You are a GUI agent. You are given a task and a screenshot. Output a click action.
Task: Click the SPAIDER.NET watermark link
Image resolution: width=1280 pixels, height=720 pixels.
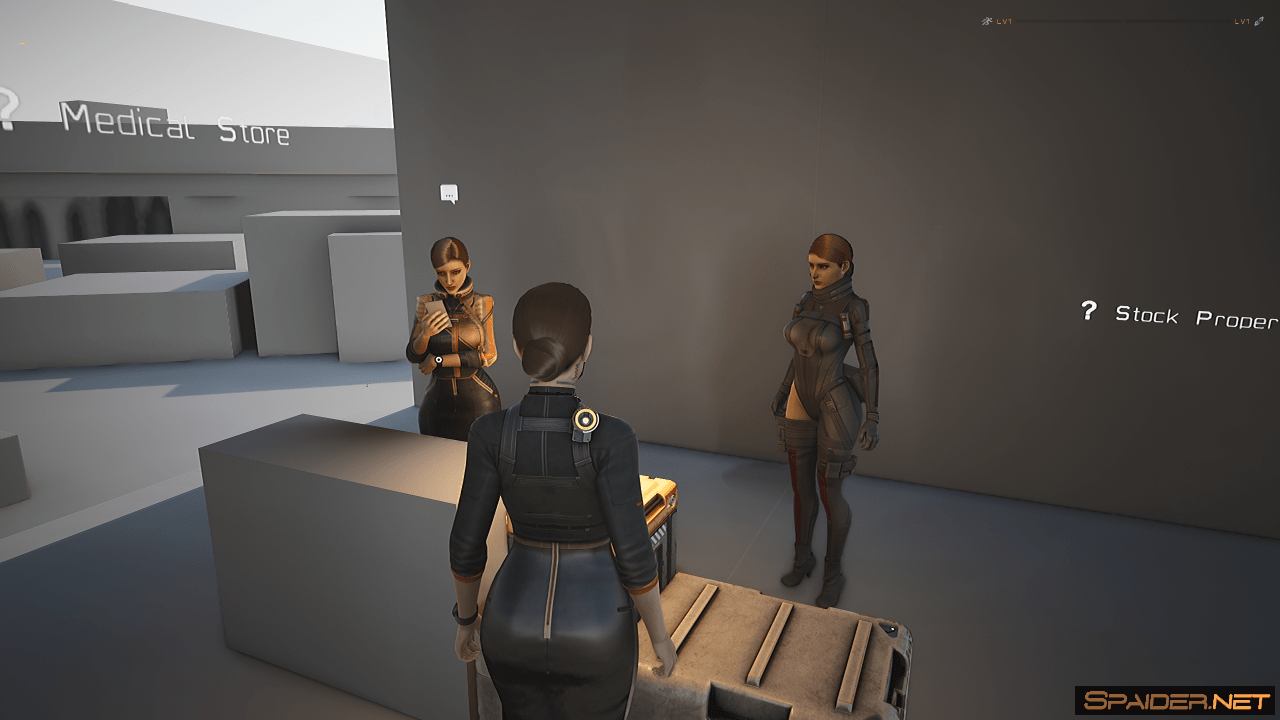pos(1175,697)
